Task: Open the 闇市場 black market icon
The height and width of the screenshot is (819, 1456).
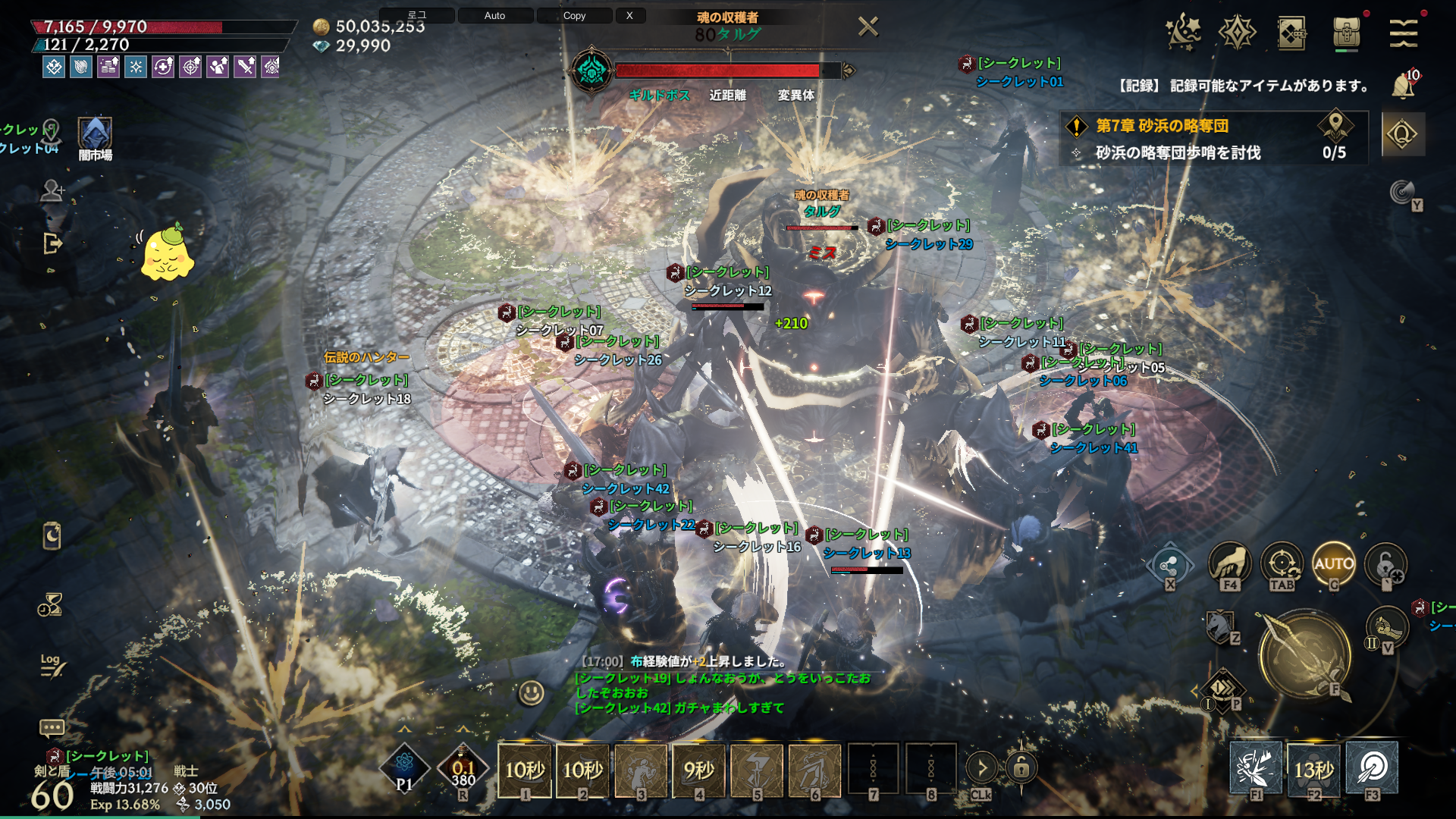Action: point(95,135)
